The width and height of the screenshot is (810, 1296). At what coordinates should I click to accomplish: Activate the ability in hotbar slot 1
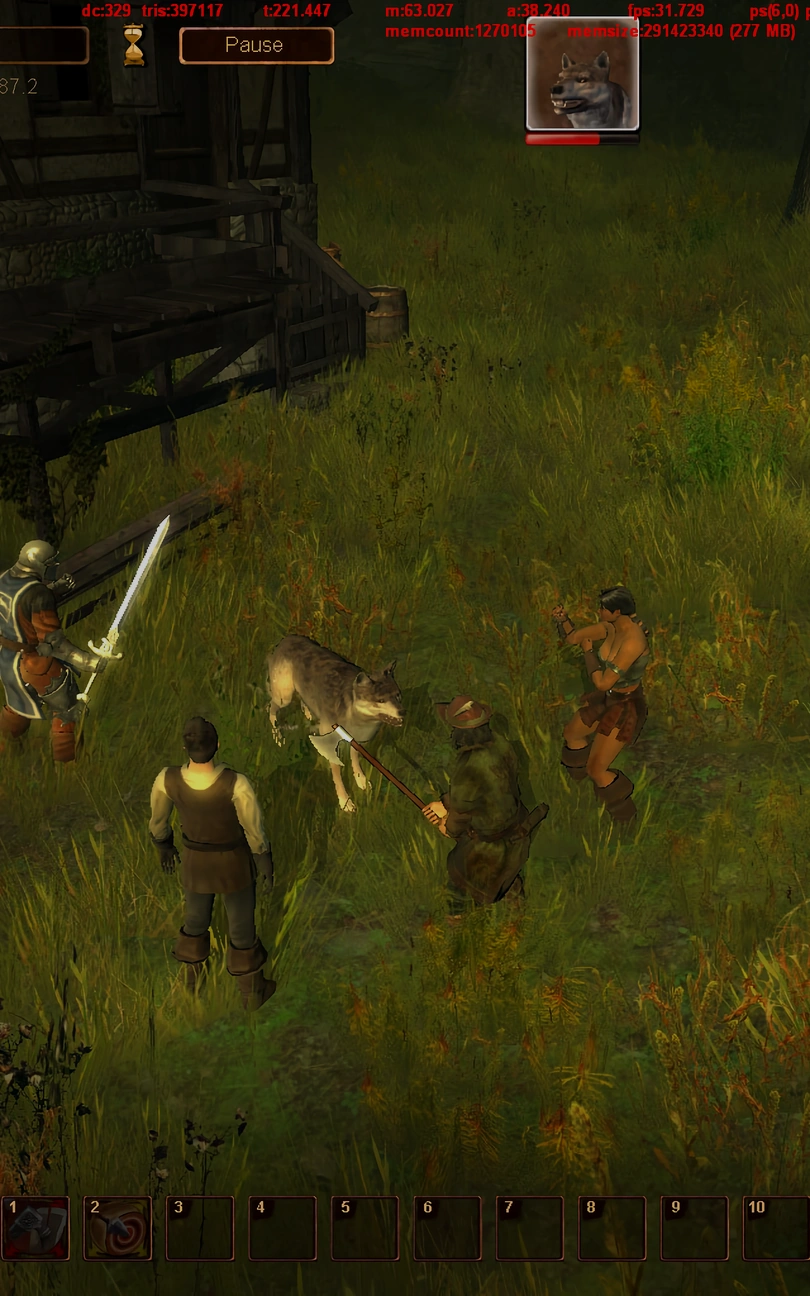click(x=36, y=1229)
